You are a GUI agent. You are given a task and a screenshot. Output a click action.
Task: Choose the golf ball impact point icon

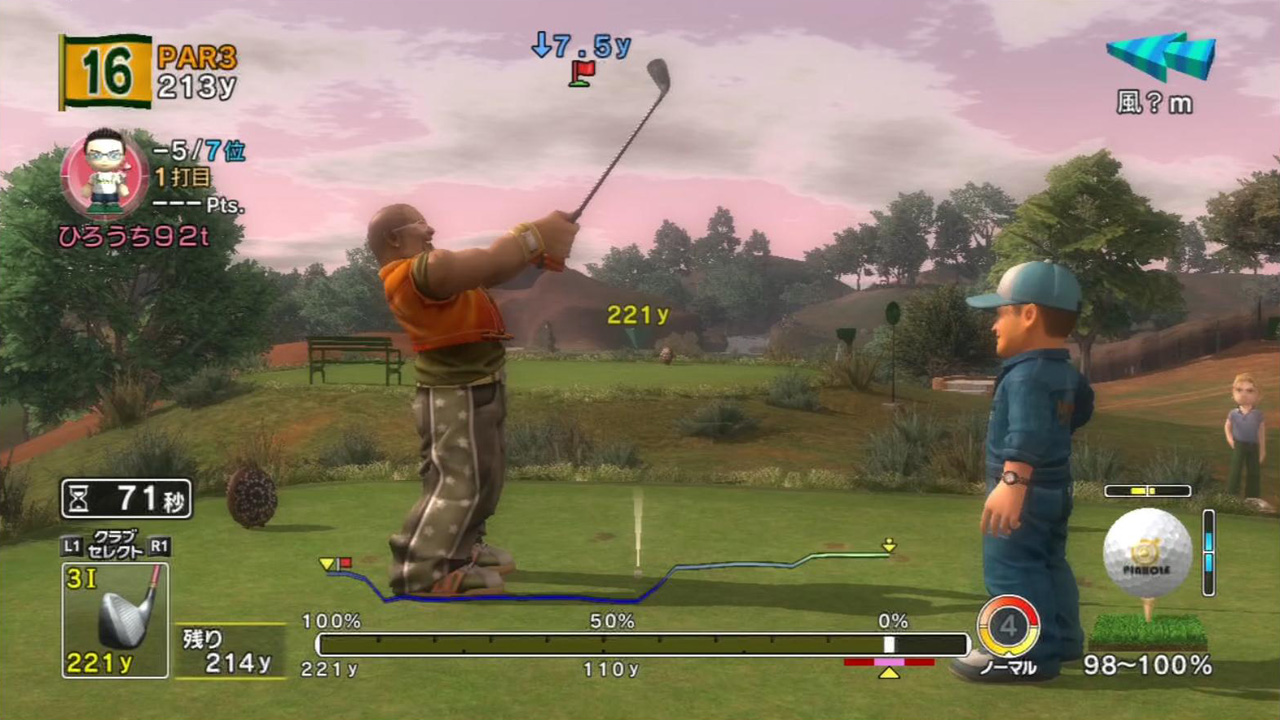pos(1148,553)
